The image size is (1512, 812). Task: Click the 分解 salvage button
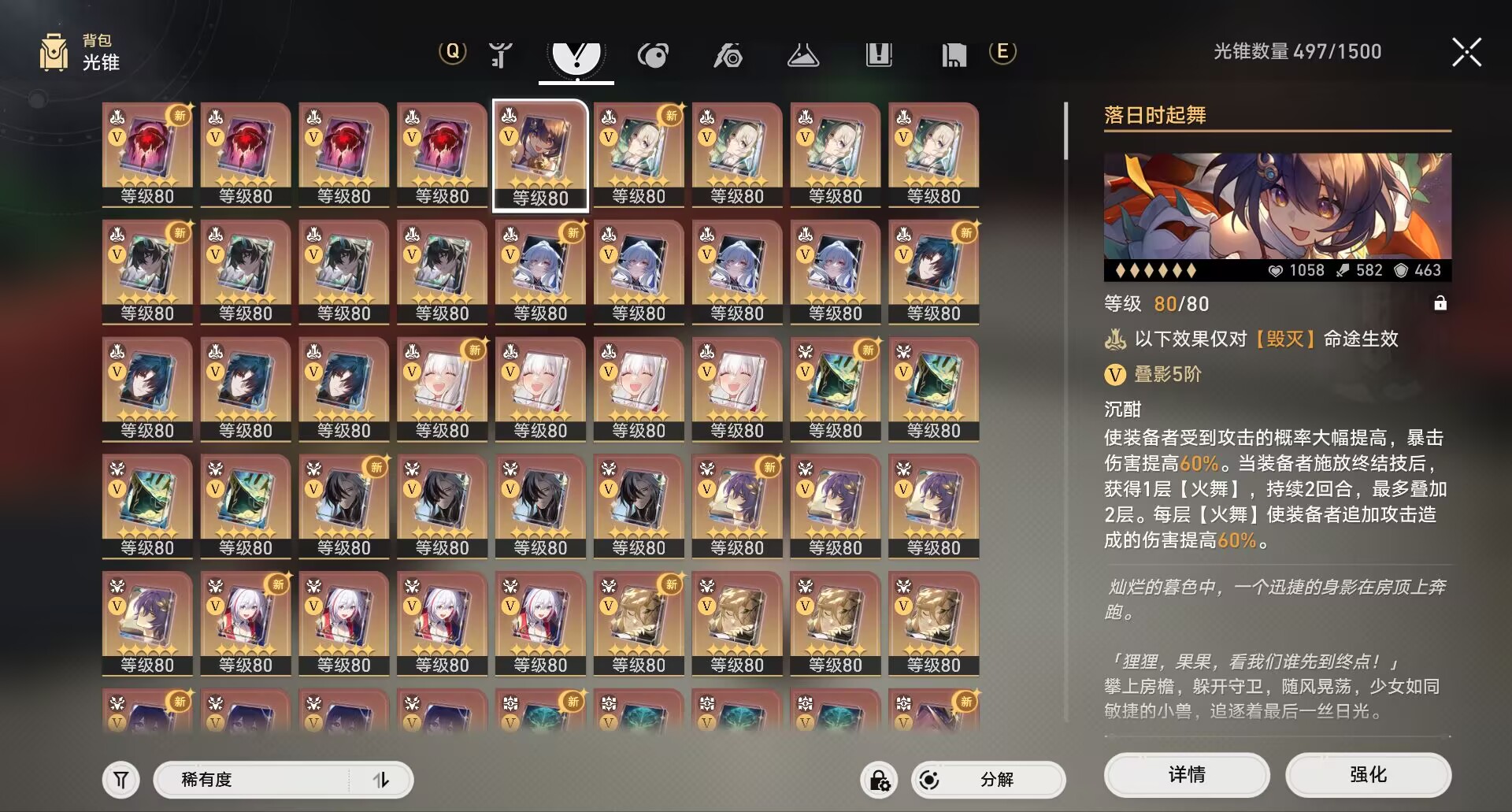tap(988, 779)
